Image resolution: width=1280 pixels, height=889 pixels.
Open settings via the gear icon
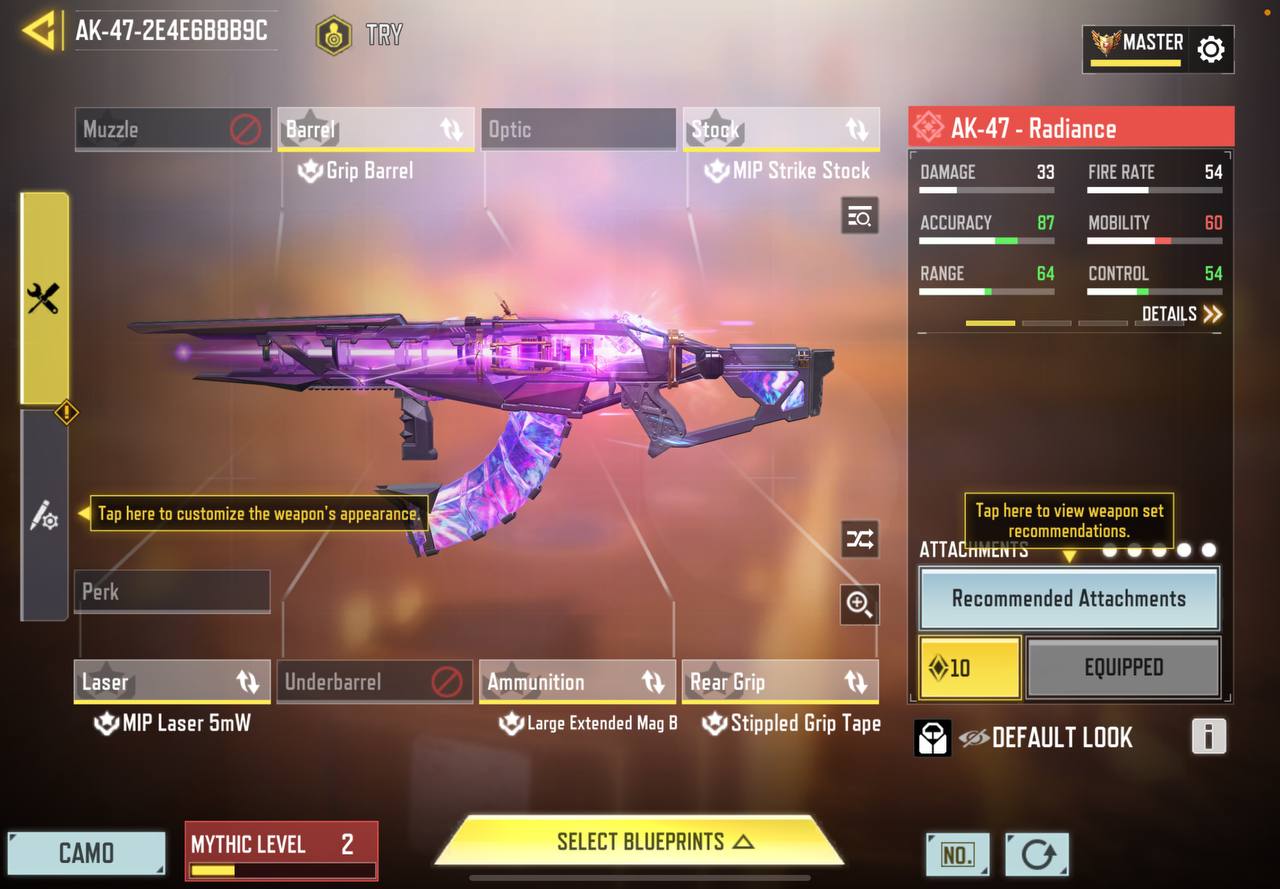point(1210,49)
